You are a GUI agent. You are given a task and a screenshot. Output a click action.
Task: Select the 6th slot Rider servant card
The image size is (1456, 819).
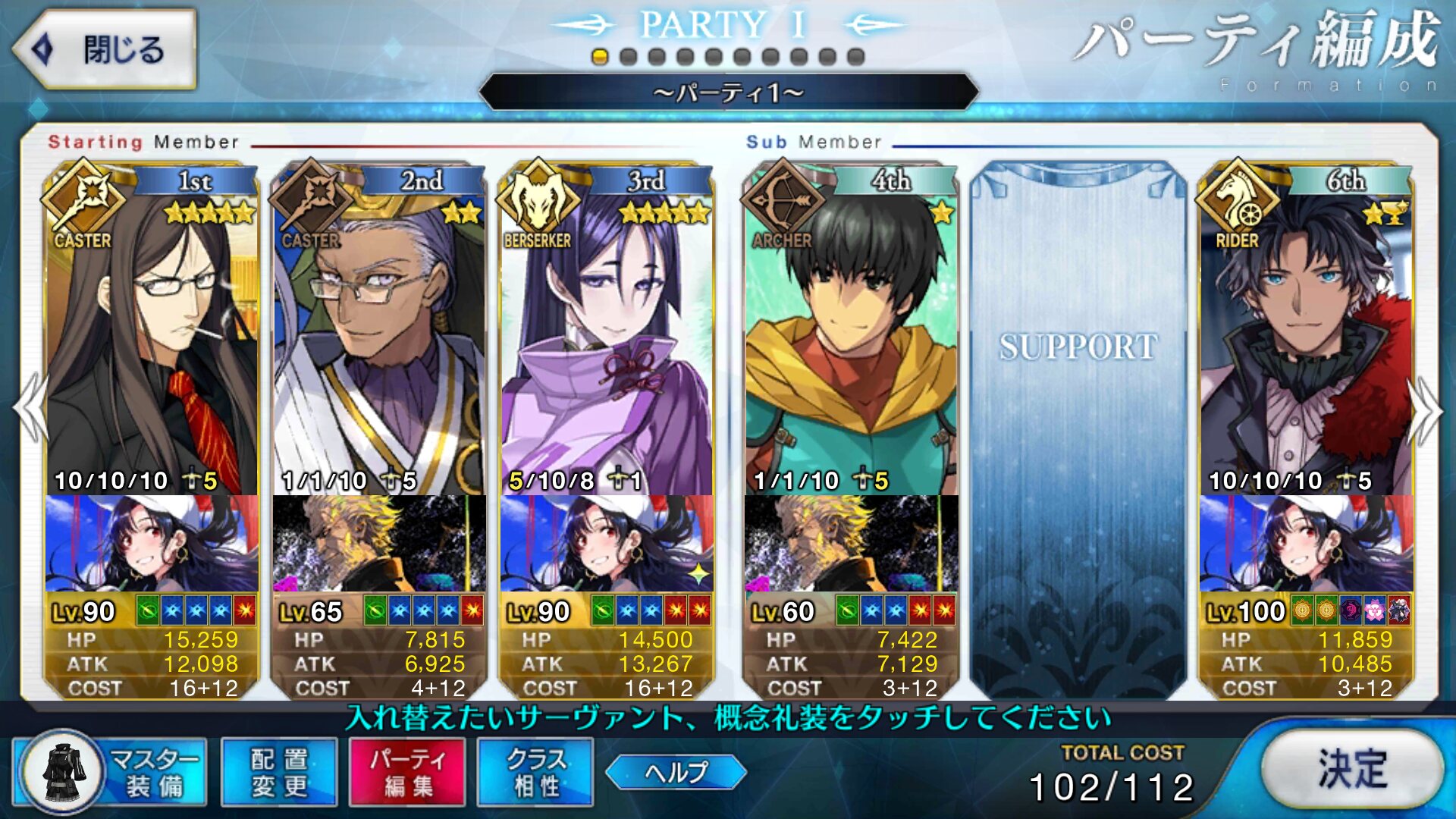pyautogui.click(x=1306, y=334)
